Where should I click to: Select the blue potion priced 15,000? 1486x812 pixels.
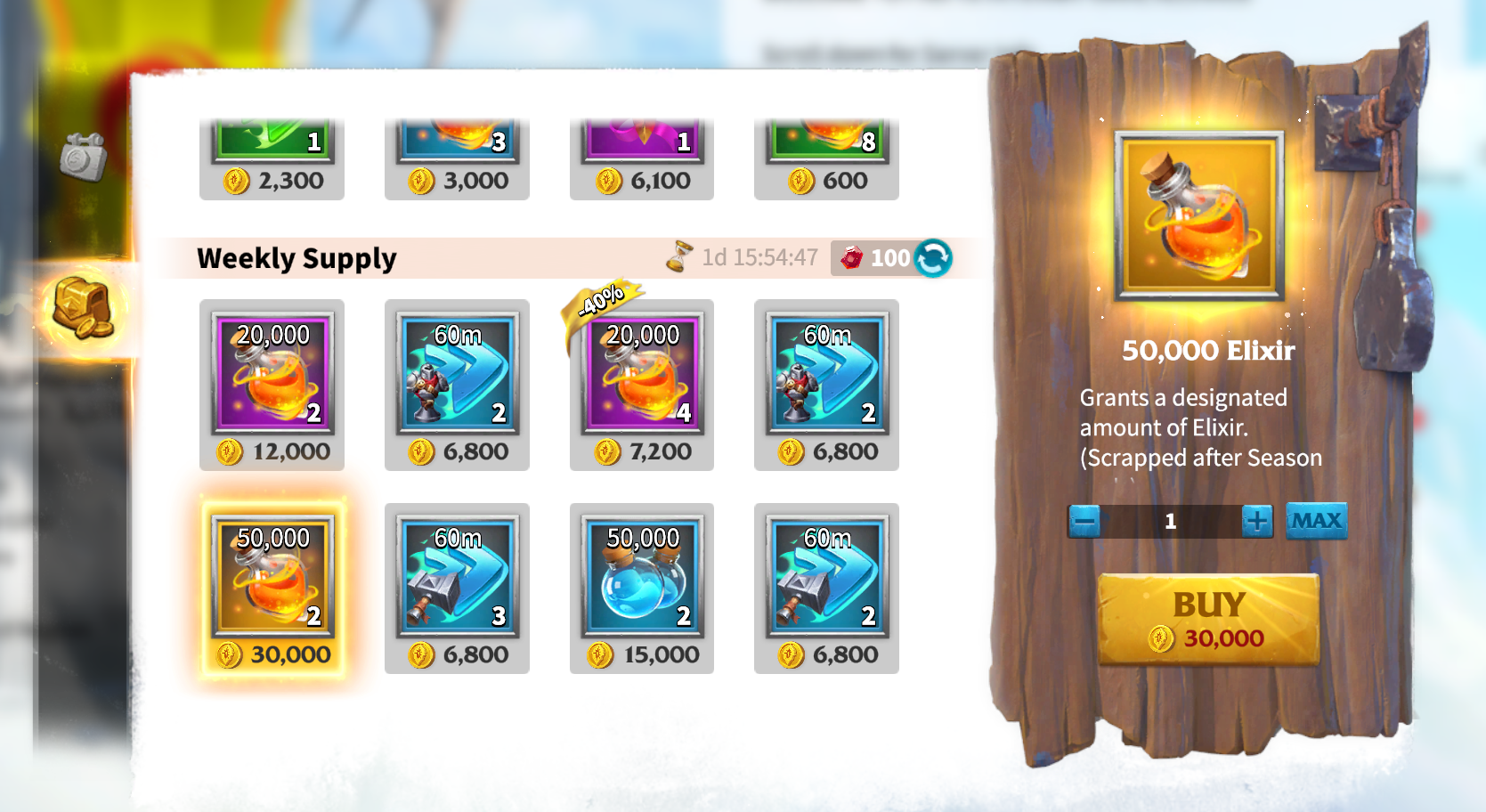(x=641, y=586)
